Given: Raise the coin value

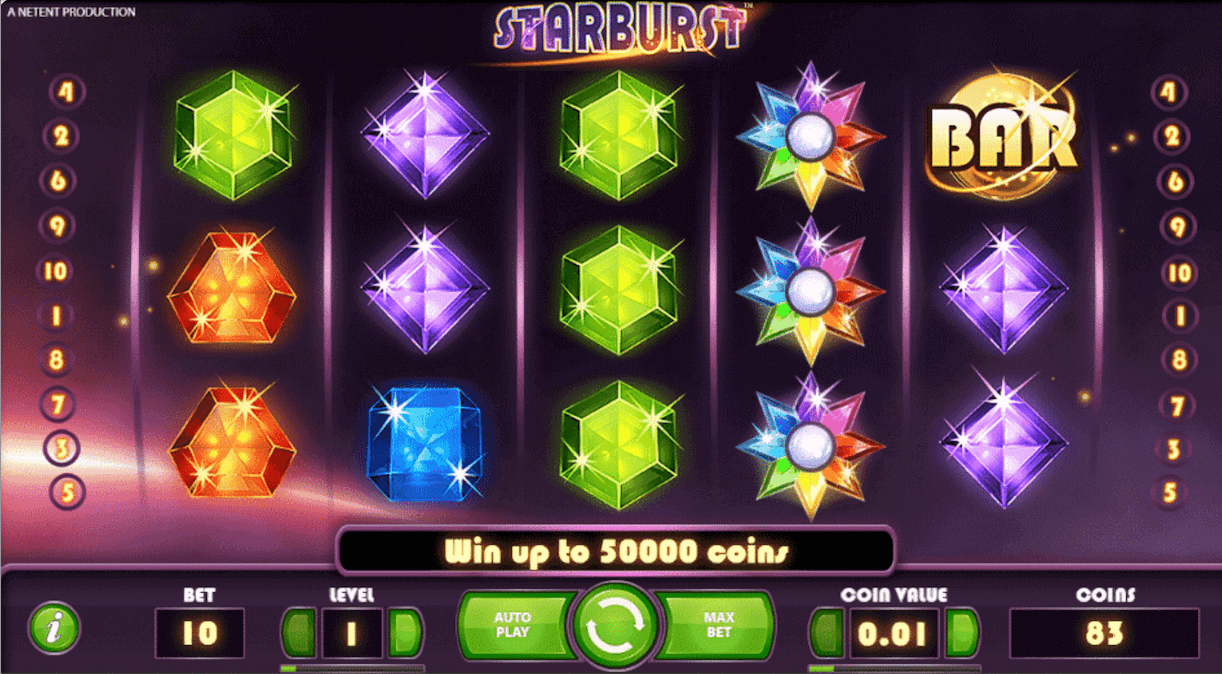Looking at the screenshot, I should tap(961, 634).
